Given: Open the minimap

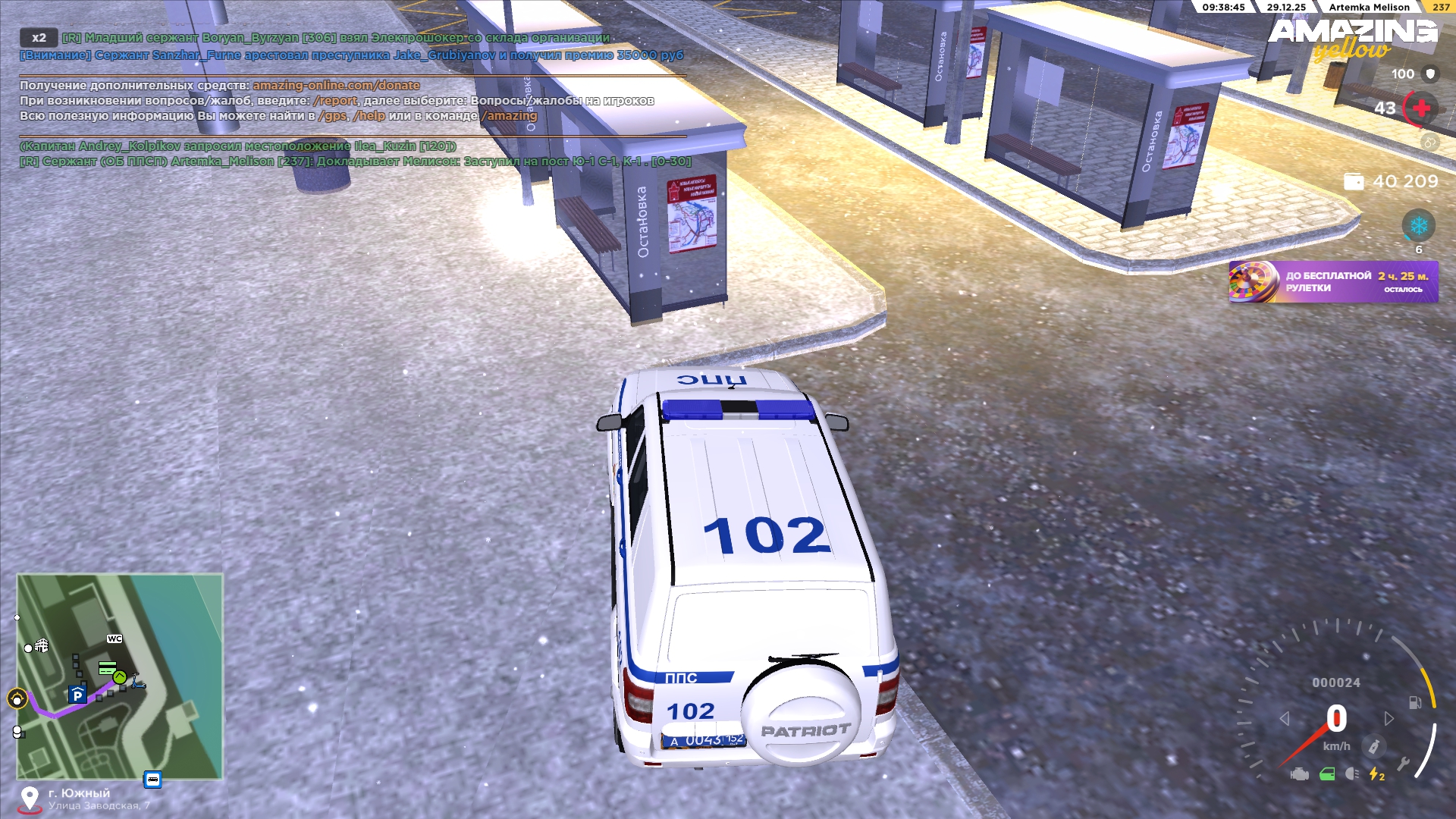Looking at the screenshot, I should tap(120, 676).
